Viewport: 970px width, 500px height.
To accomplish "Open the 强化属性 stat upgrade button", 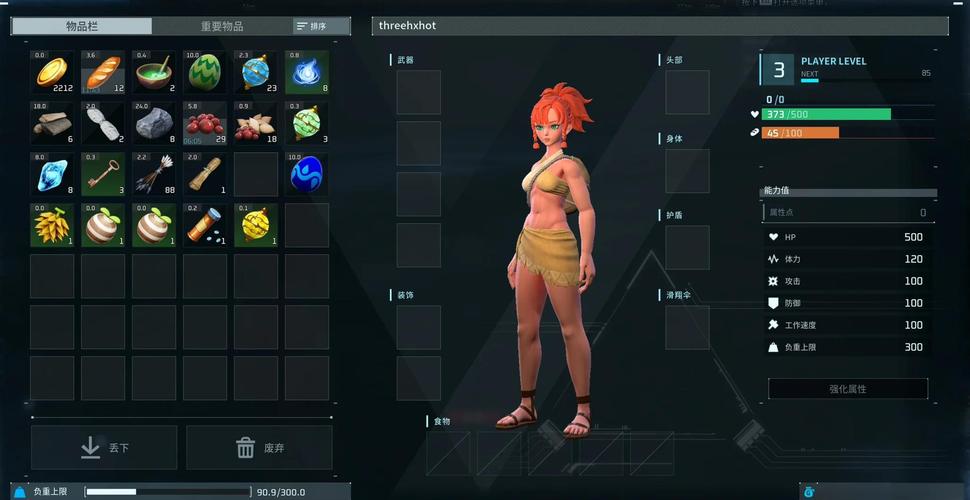I will tap(847, 389).
